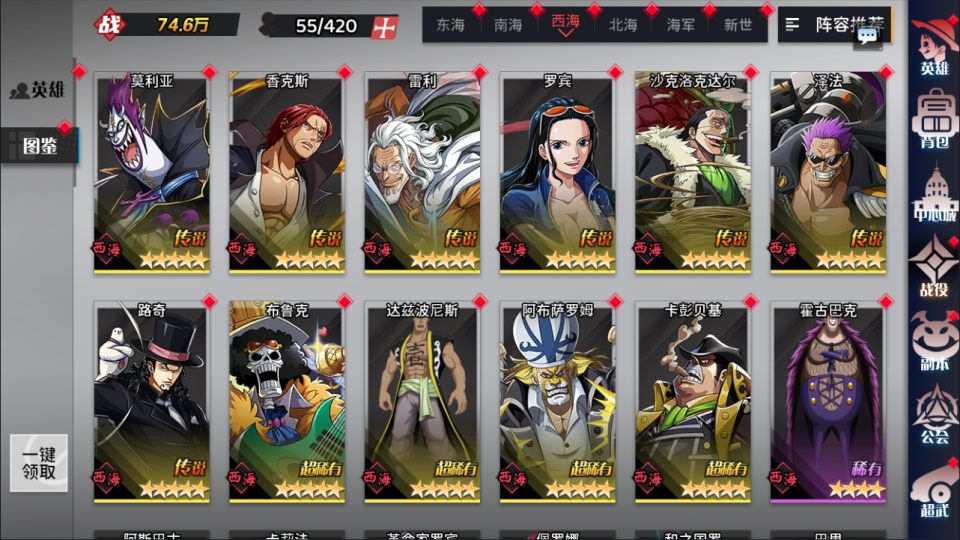This screenshot has height=540, width=960.
Task: Click the red plus button beside 55/420
Action: pyautogui.click(x=383, y=27)
